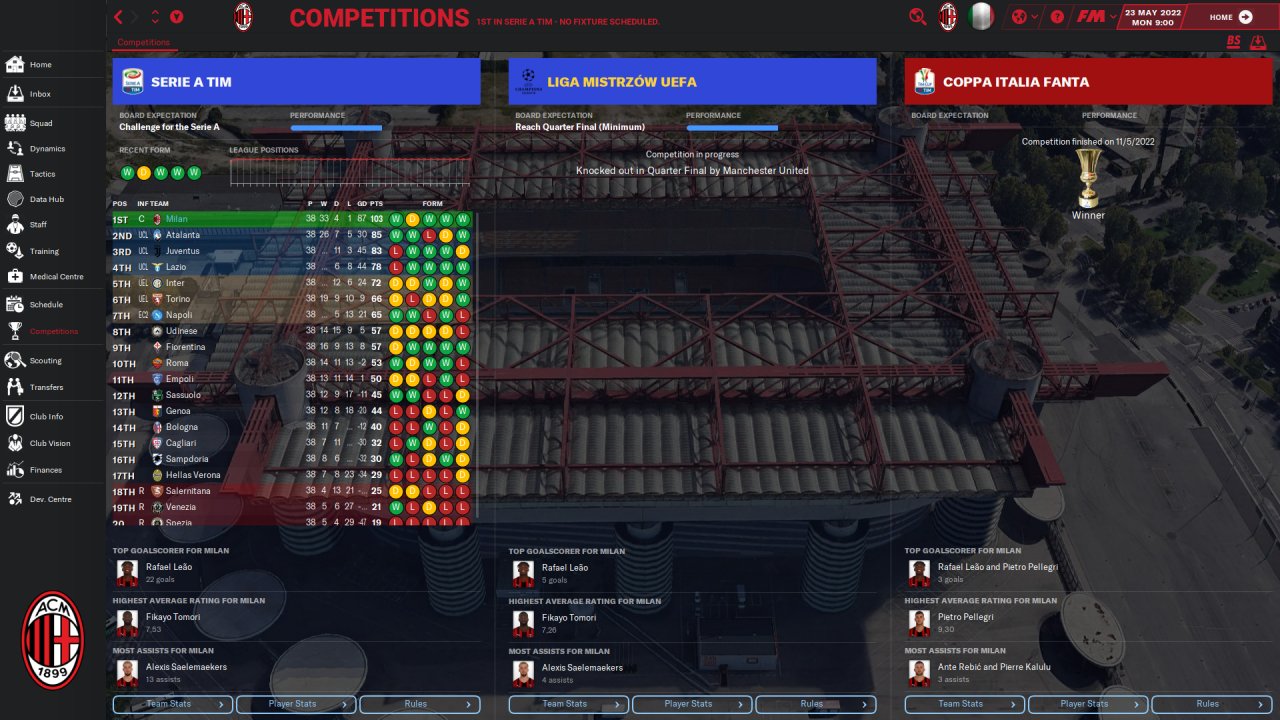Open the FM menu button

click(1090, 17)
